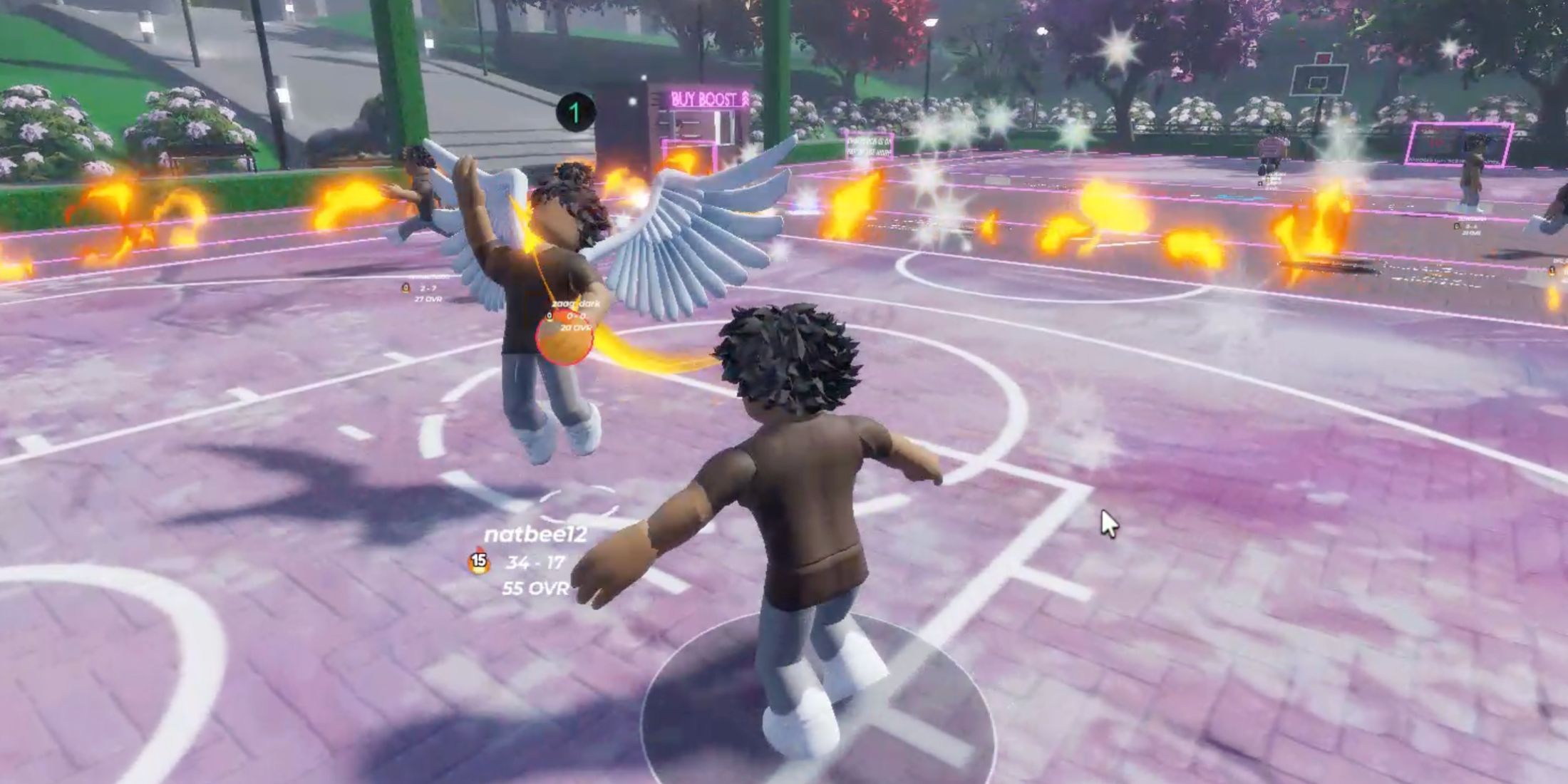The width and height of the screenshot is (1568, 784).
Task: Select the orange streak icon beside zaag_dark's record
Action: pos(550,317)
